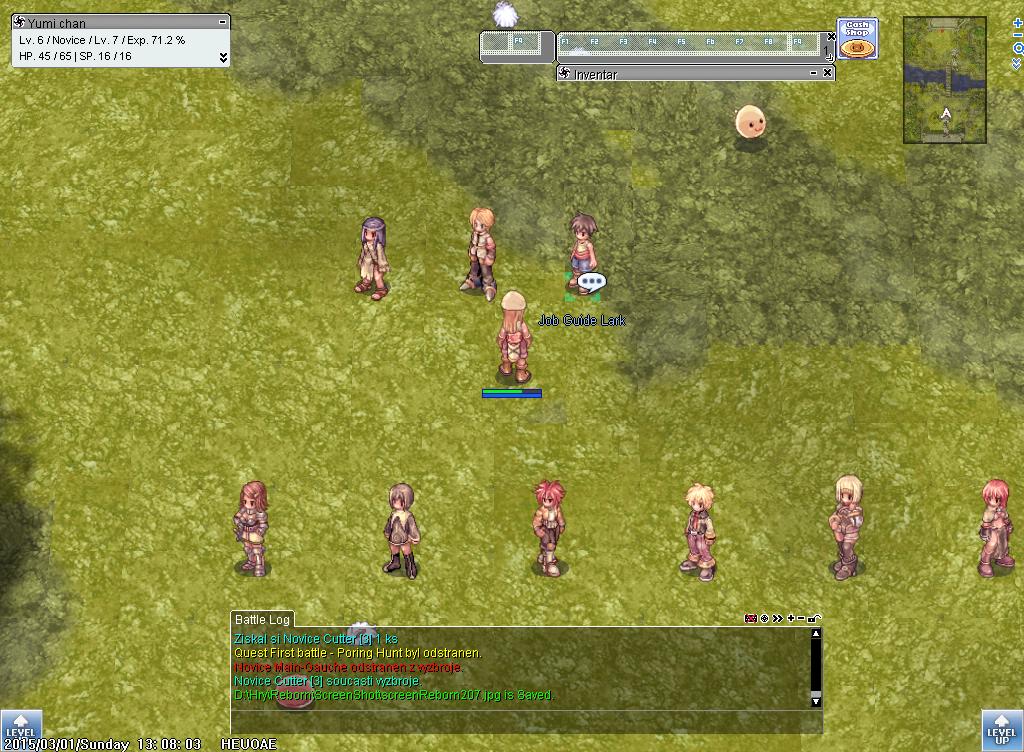Zoom in the minimap with plus button
1024x752 pixels.
(1017, 22)
